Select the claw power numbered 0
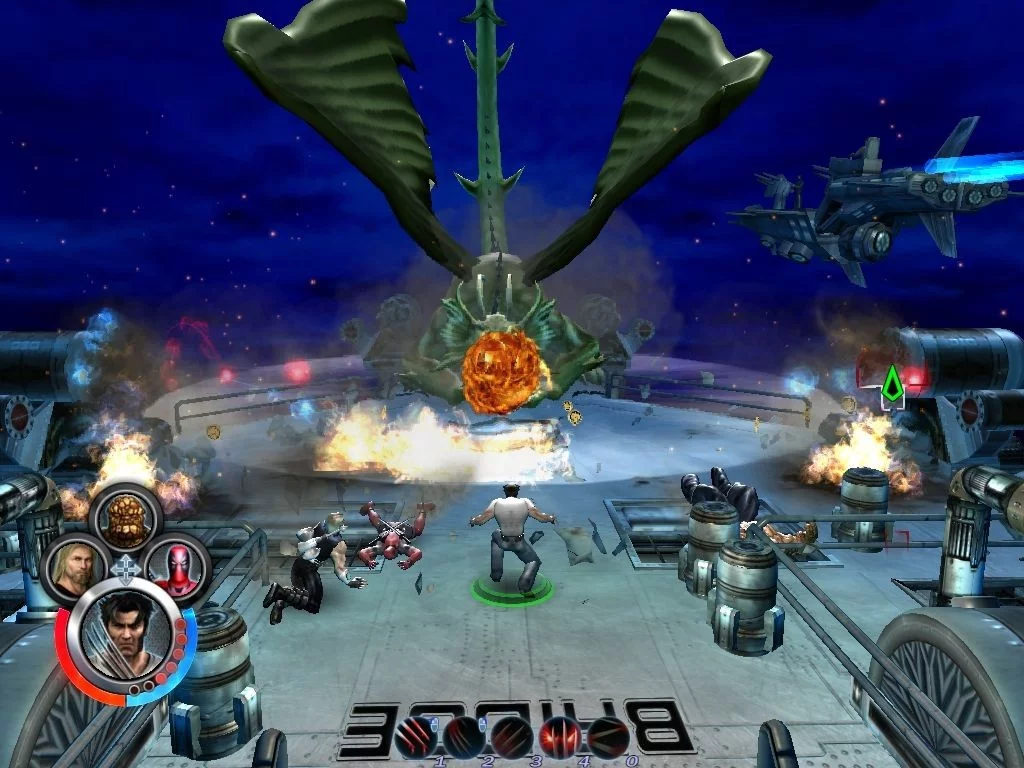 [x=608, y=737]
